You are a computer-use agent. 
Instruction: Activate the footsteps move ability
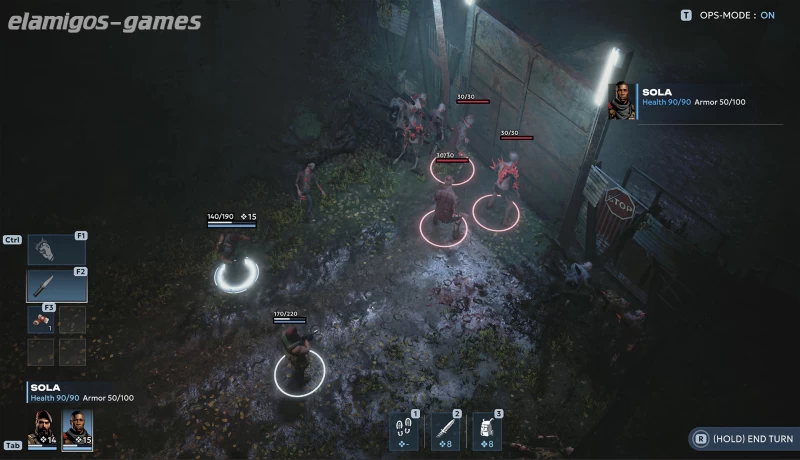(x=402, y=430)
